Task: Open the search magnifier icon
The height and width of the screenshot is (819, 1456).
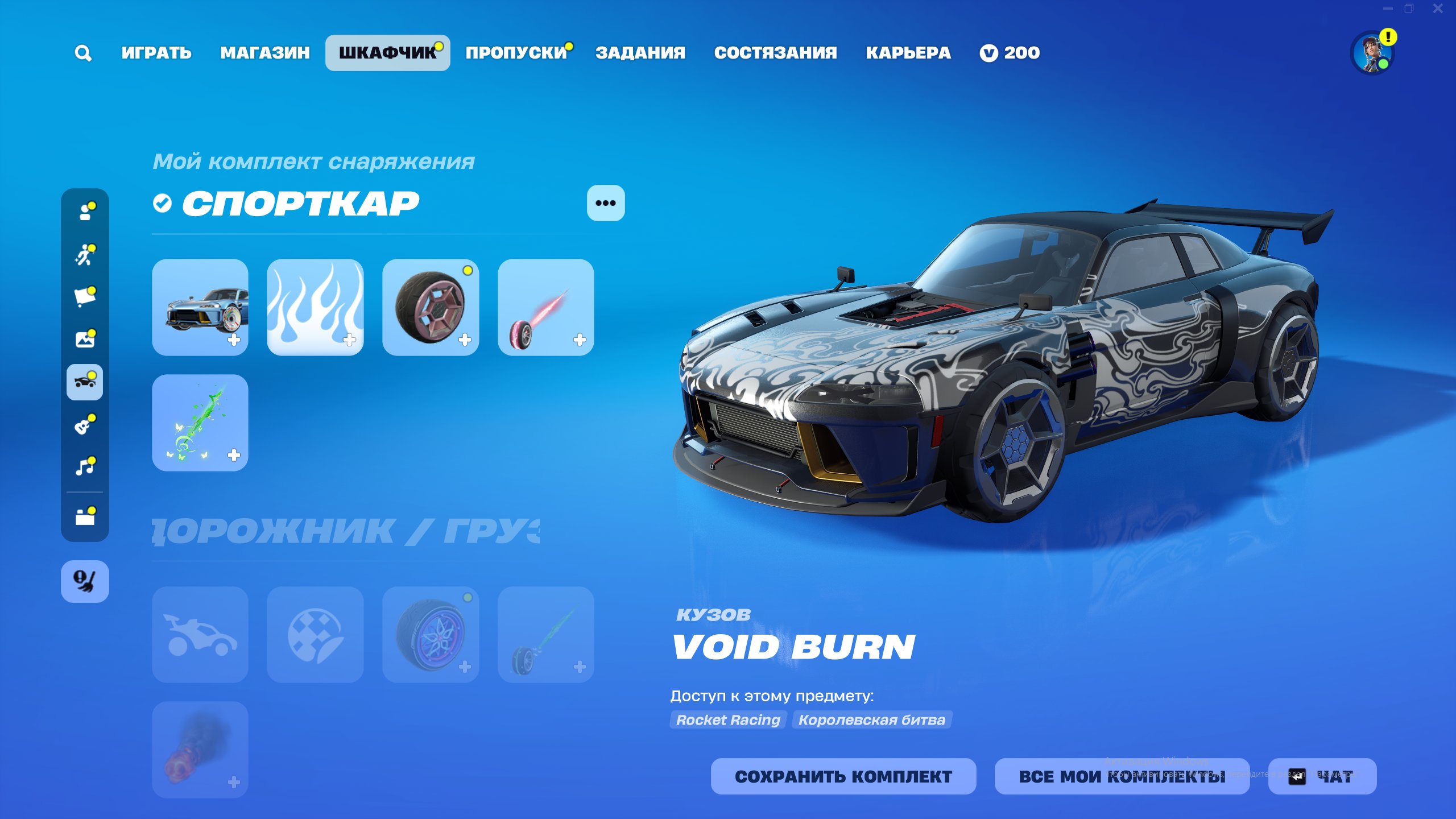Action: [83, 53]
